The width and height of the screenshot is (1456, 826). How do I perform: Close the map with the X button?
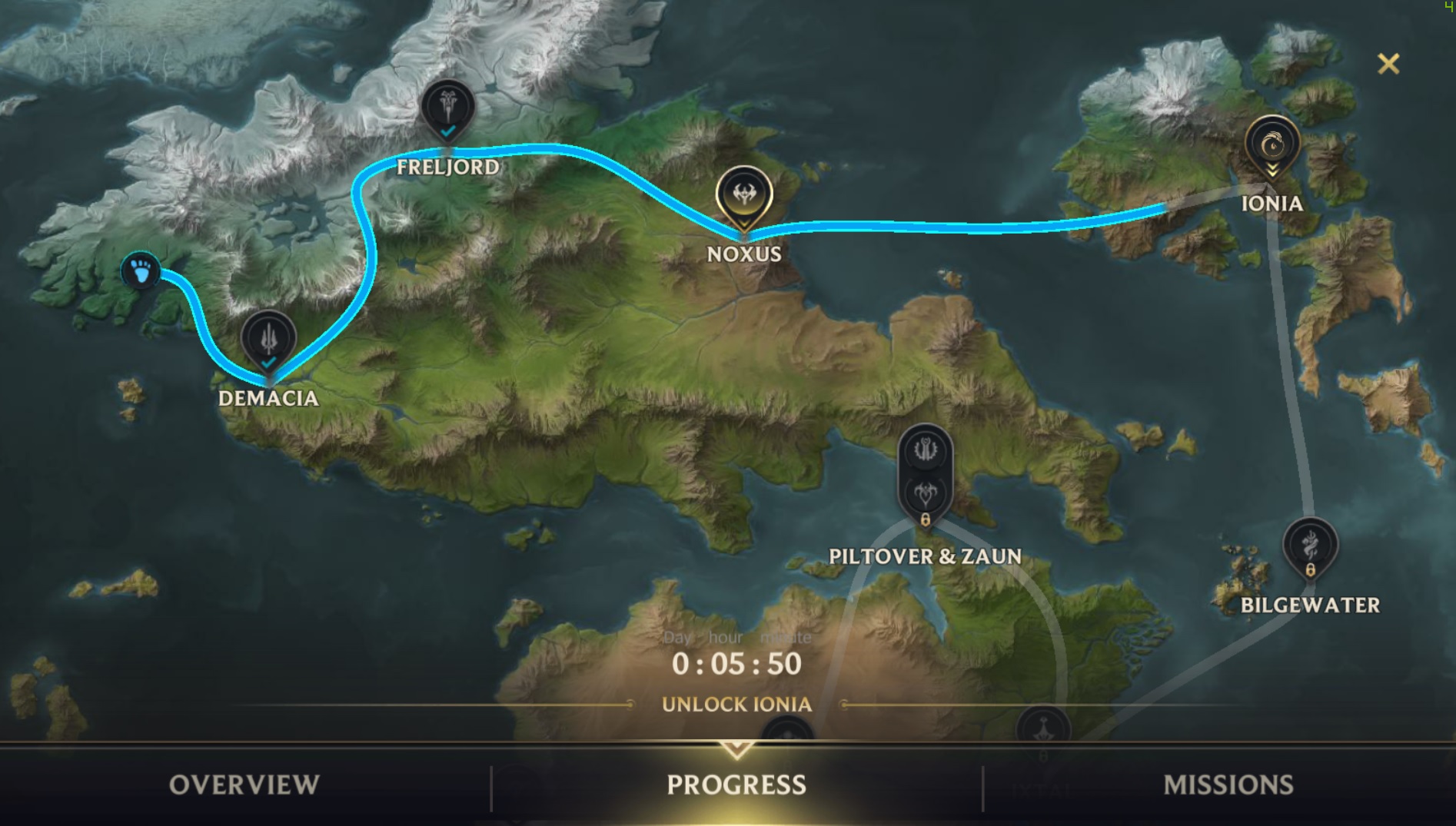coord(1388,64)
